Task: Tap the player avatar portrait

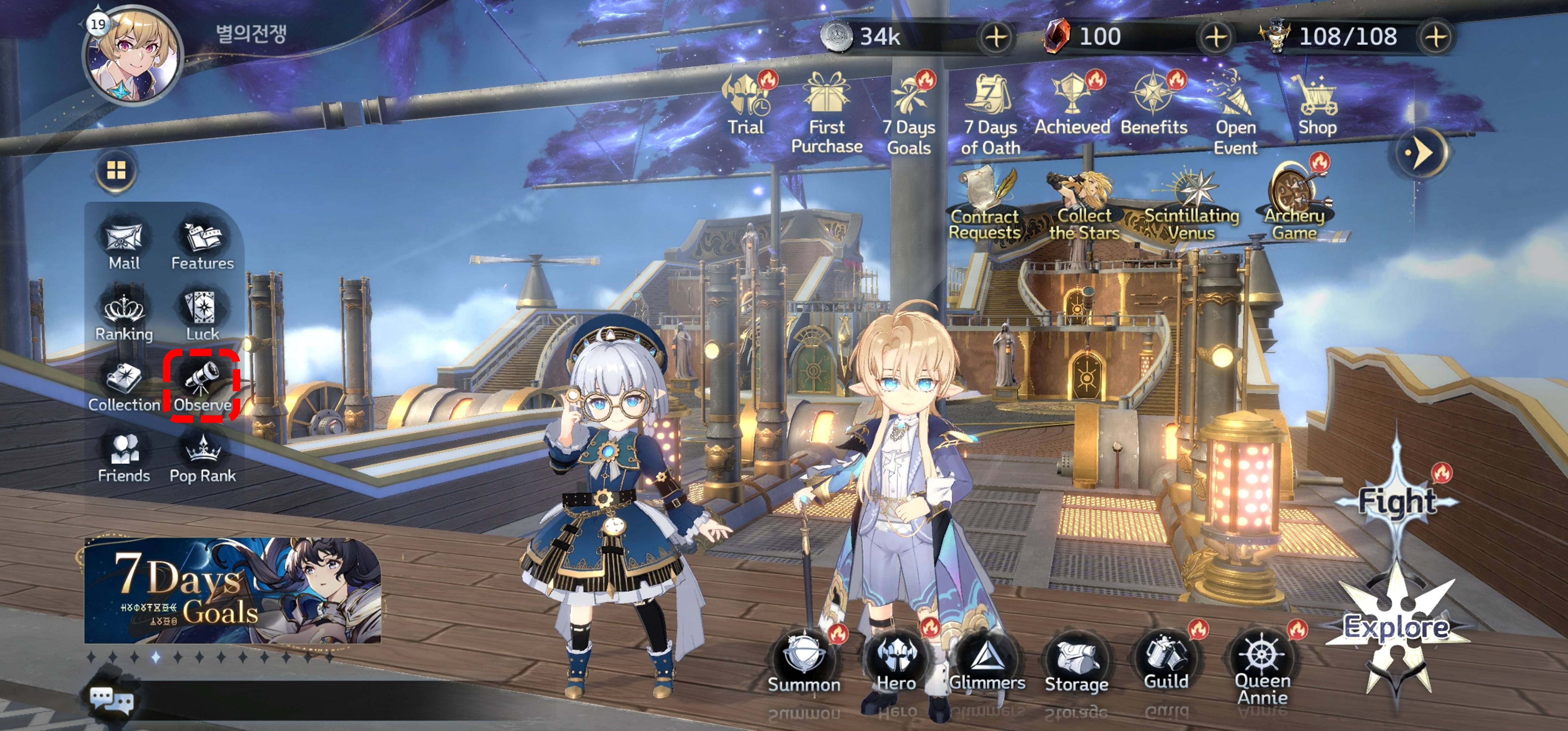Action: pyautogui.click(x=134, y=56)
